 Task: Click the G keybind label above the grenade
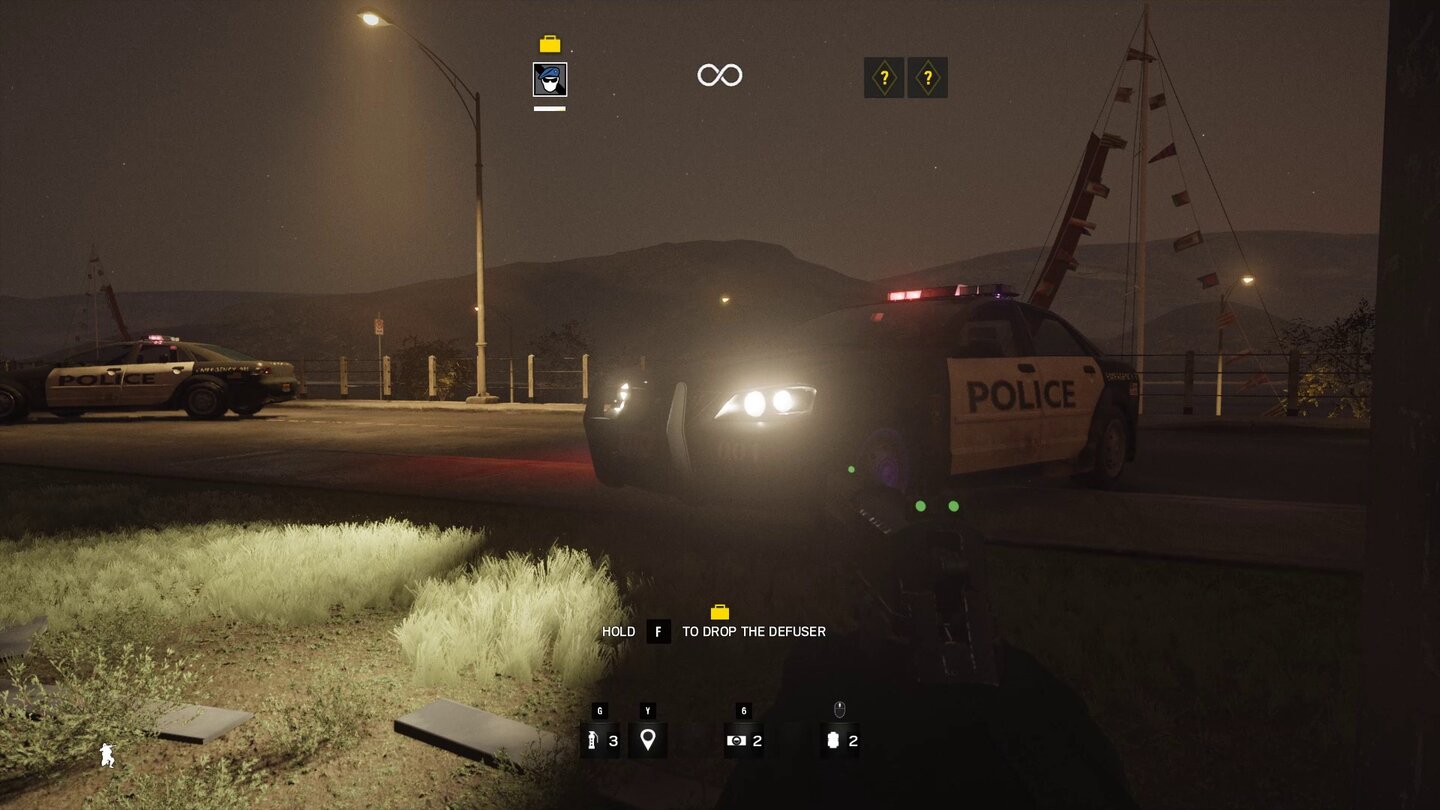click(600, 710)
